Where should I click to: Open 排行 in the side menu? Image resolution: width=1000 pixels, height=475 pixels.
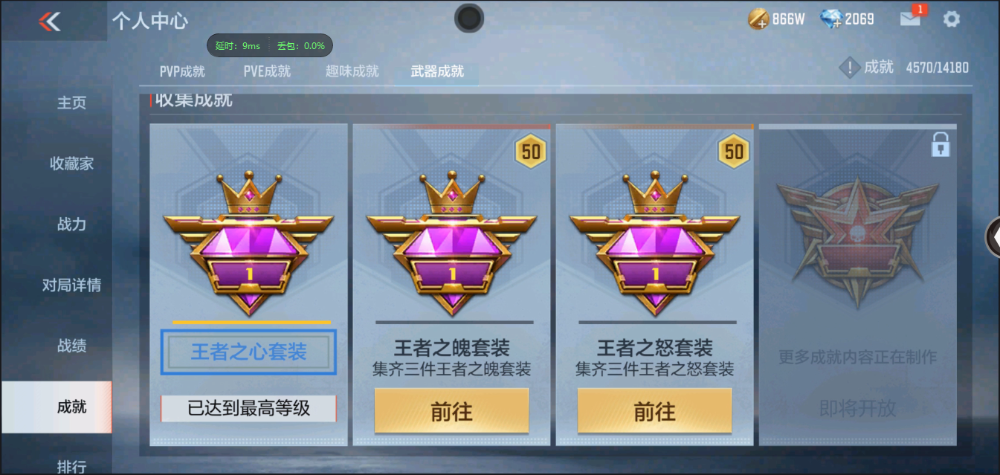coord(71,465)
